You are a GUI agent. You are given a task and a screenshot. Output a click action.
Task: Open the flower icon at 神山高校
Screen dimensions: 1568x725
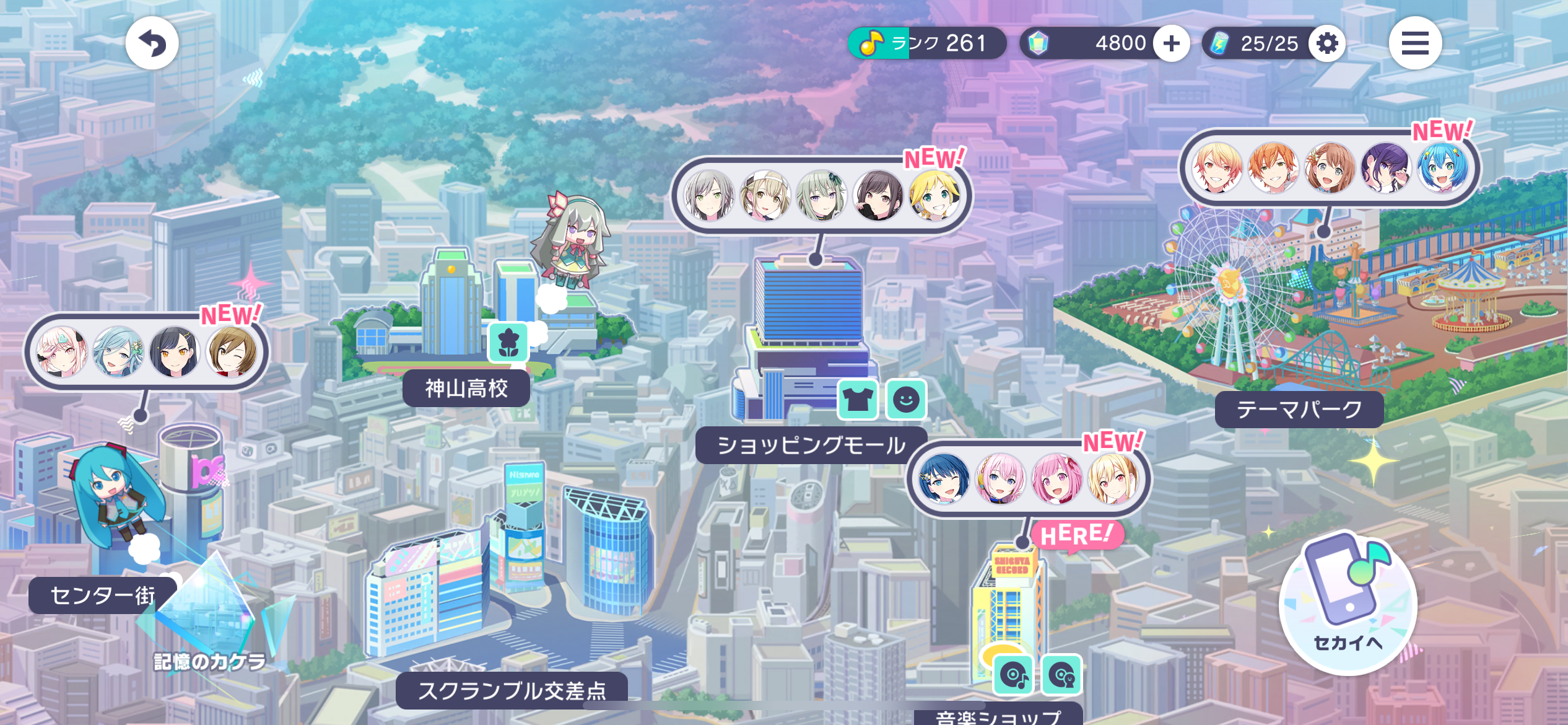point(508,342)
